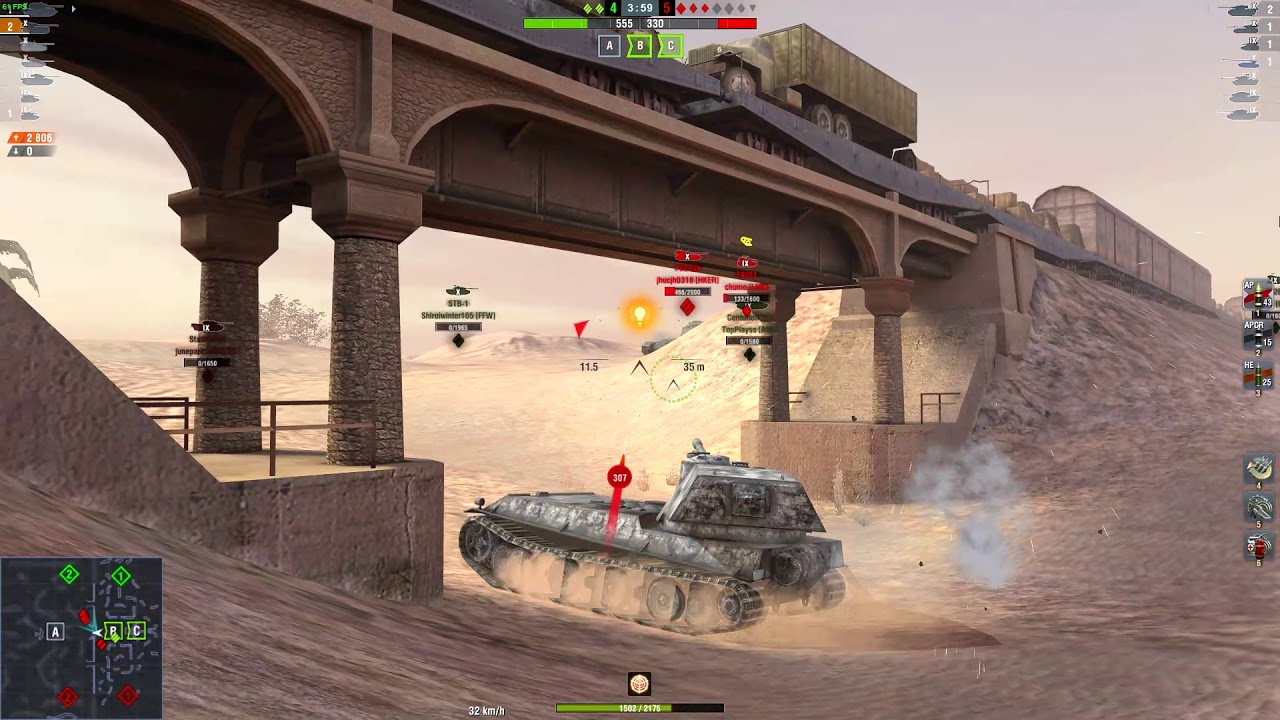Select the AP shells in ammo slot 1

coord(1256,293)
